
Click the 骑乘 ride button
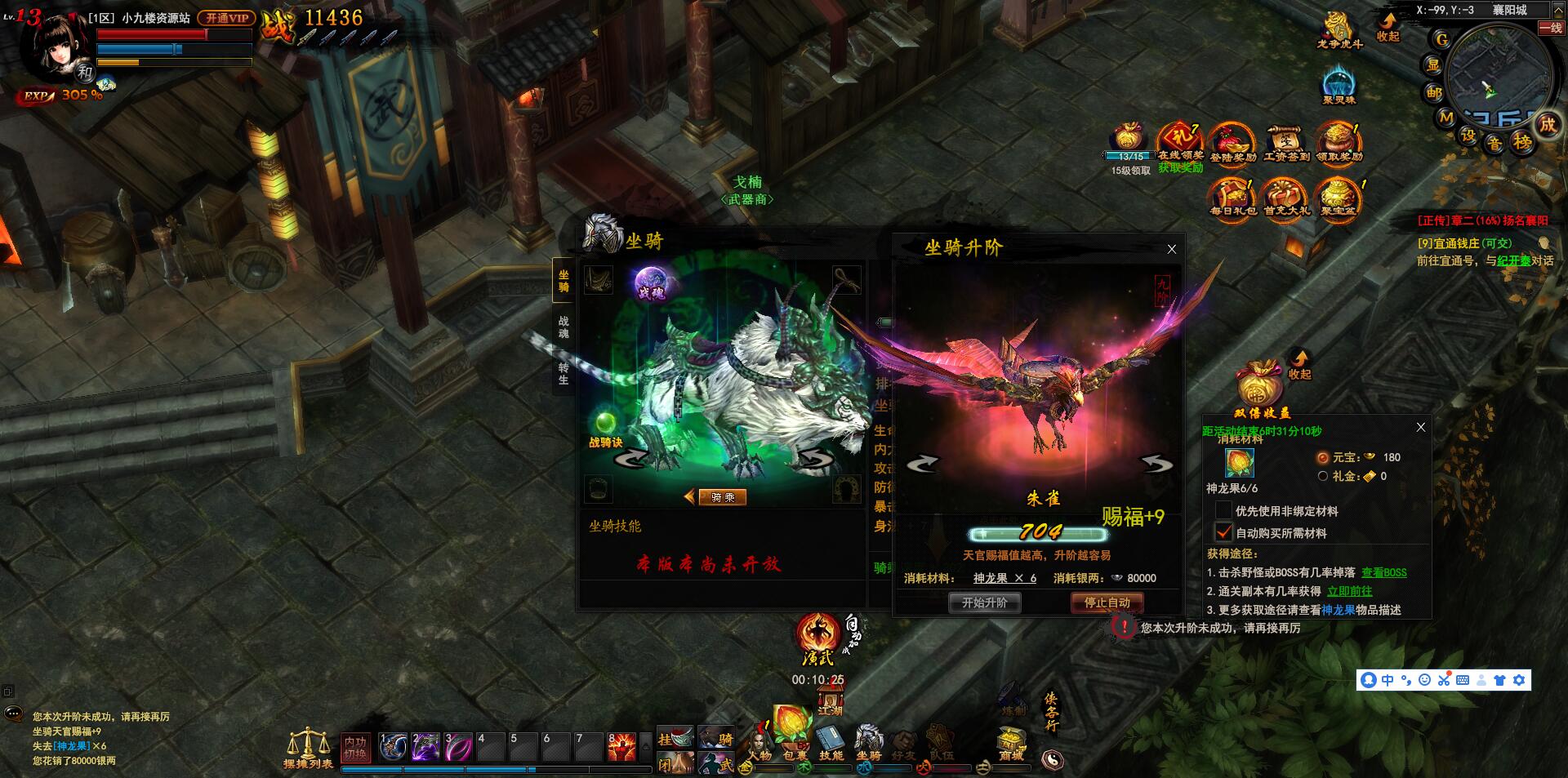723,496
